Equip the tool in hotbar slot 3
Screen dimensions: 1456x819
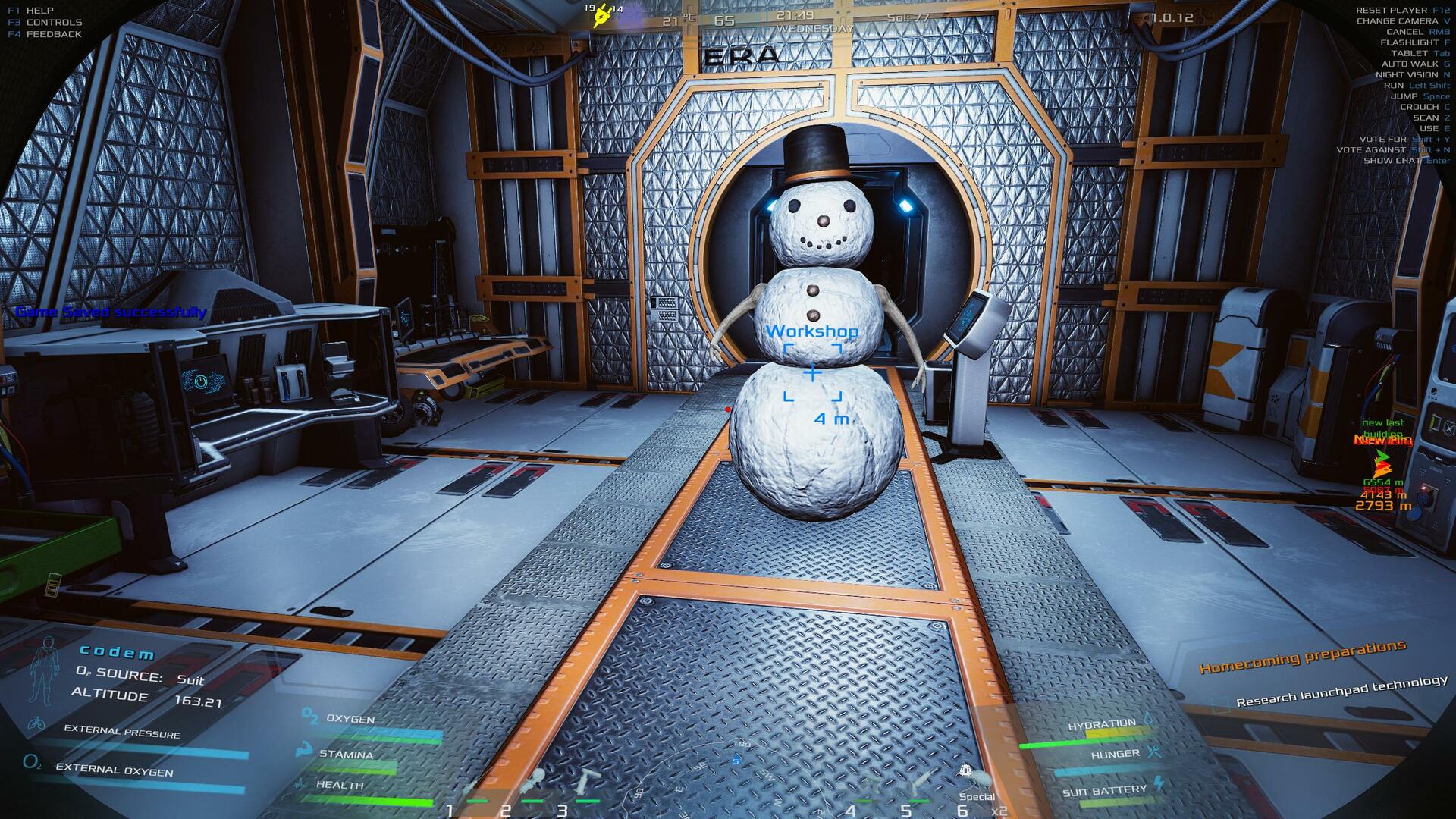[x=586, y=781]
